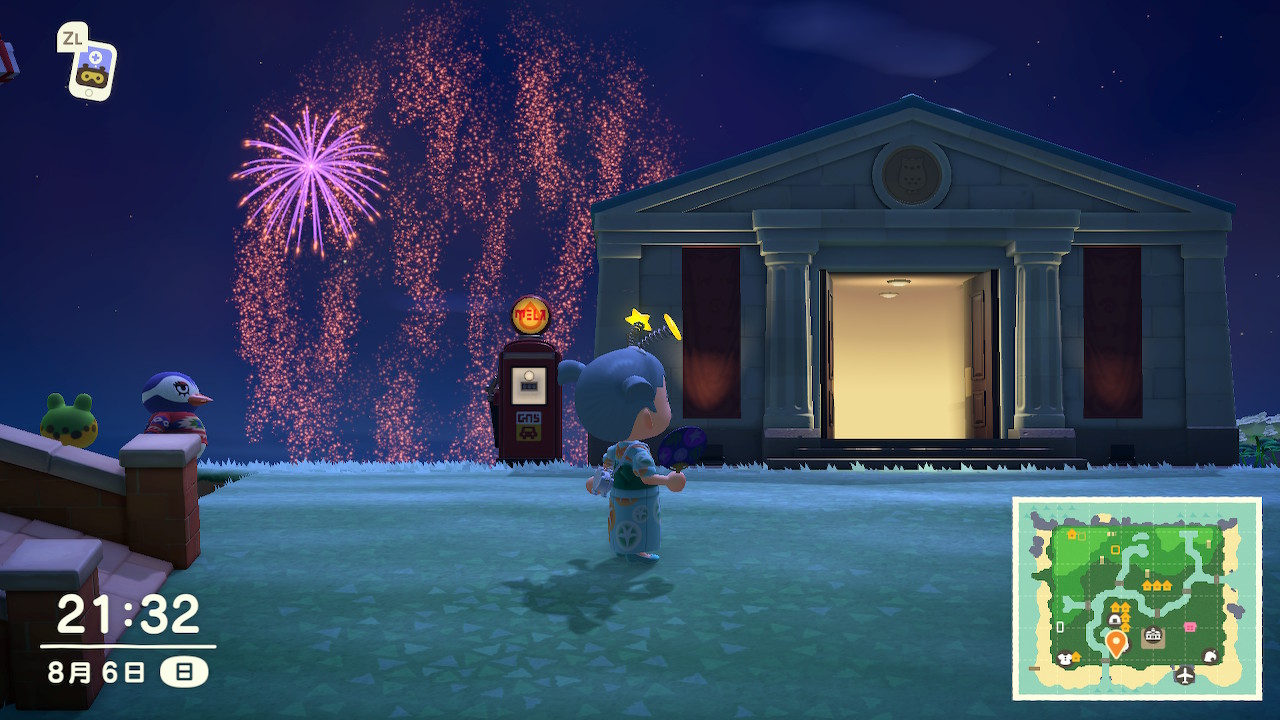Select the orange player location pin on minimap
Viewport: 1280px width, 720px height.
click(1116, 642)
